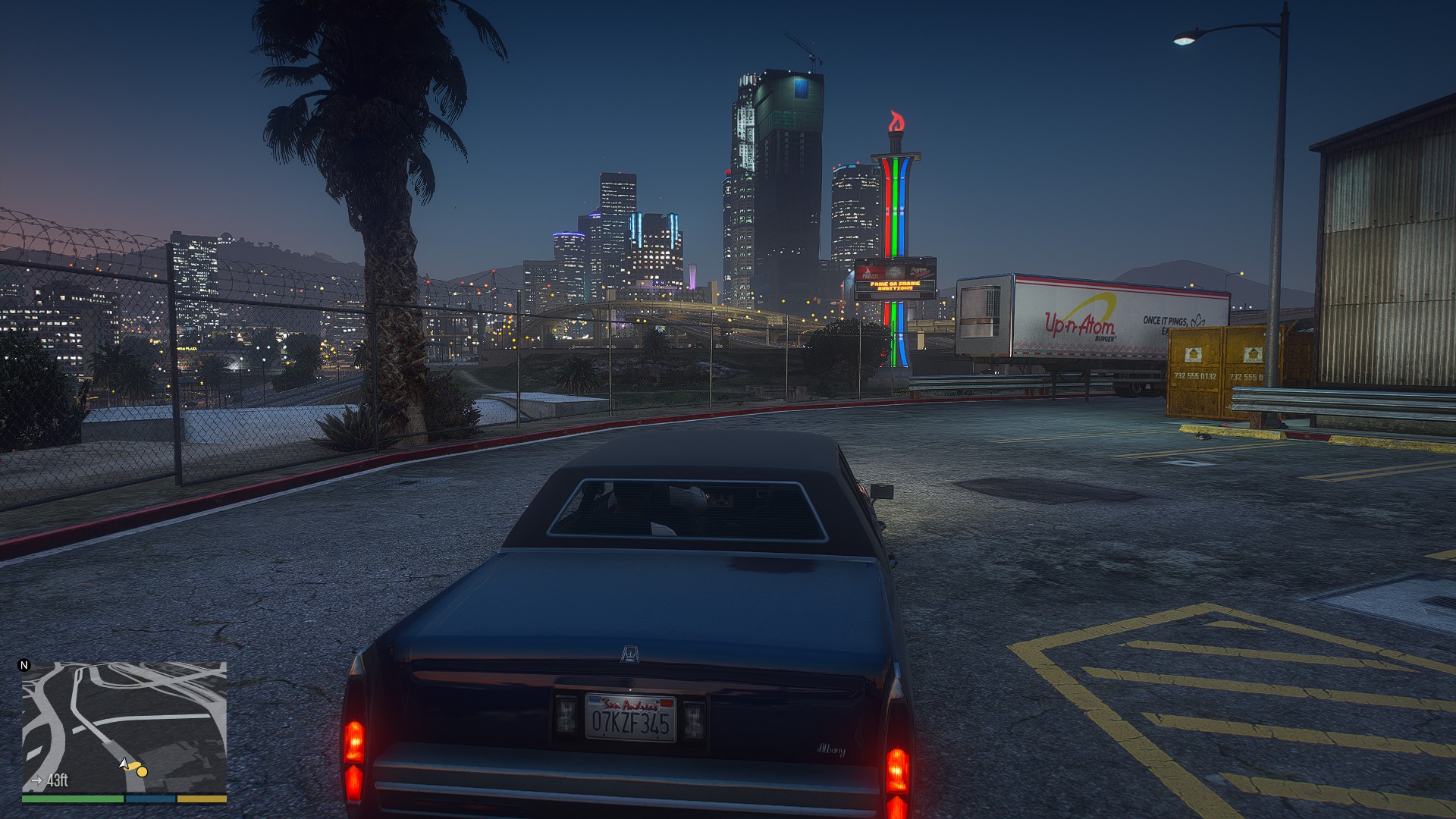Screen dimensions: 1456x819
Task: Select the yellow destination blip on minimap
Action: (x=142, y=771)
